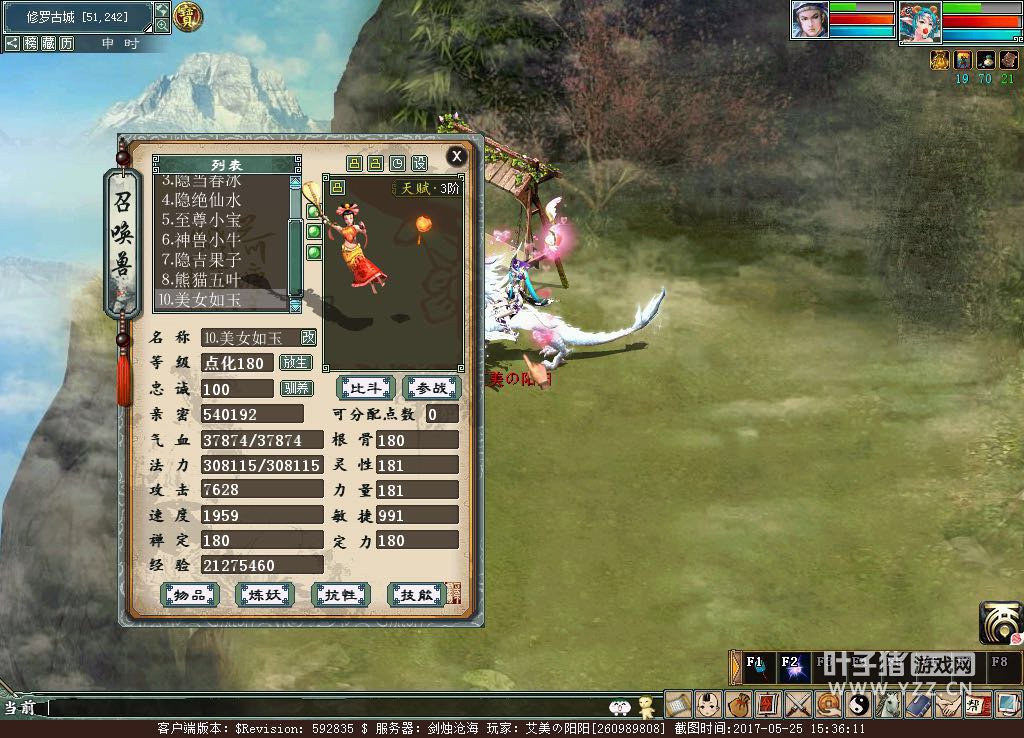
Task: Show the pet 抗性 resistances
Action: tap(340, 595)
